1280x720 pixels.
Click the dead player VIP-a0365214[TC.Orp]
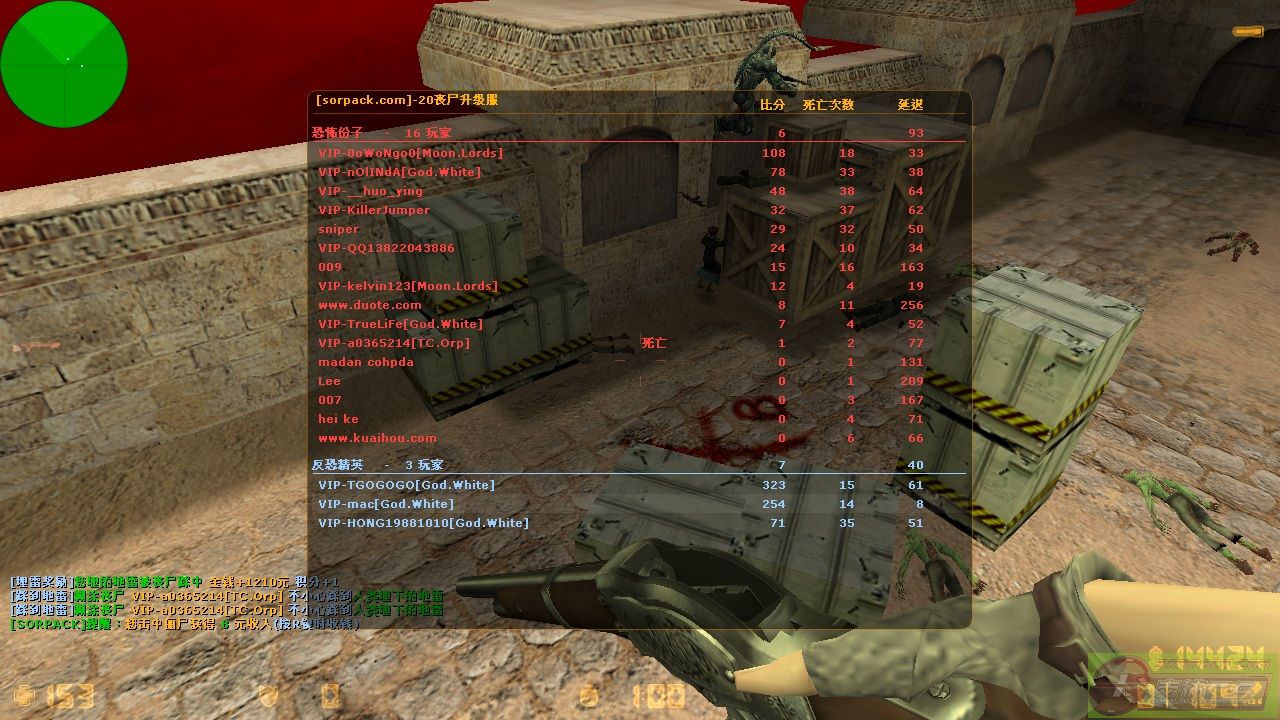(393, 343)
